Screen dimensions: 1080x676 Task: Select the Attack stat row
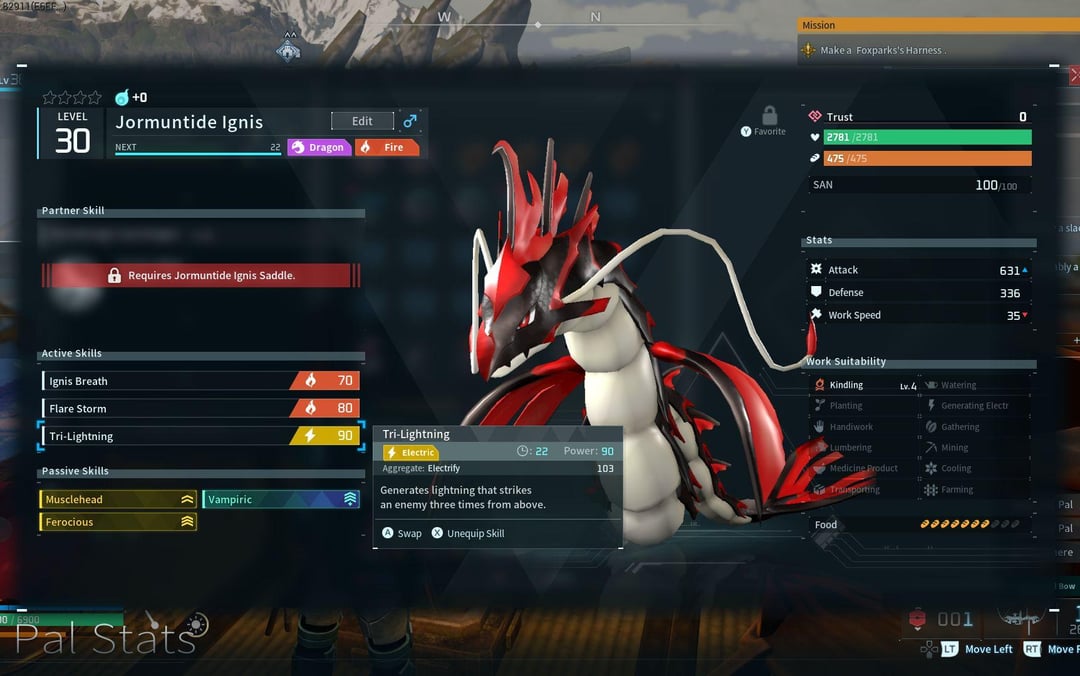coord(918,270)
